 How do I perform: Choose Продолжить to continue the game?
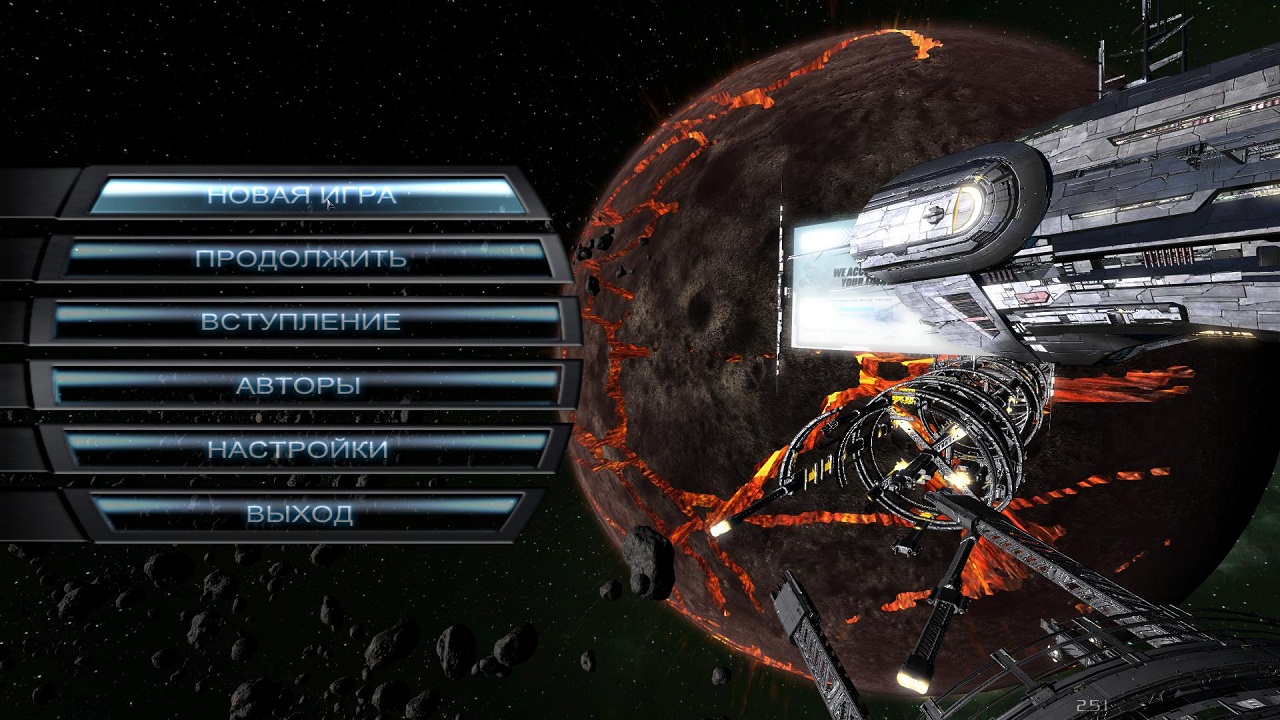click(301, 258)
